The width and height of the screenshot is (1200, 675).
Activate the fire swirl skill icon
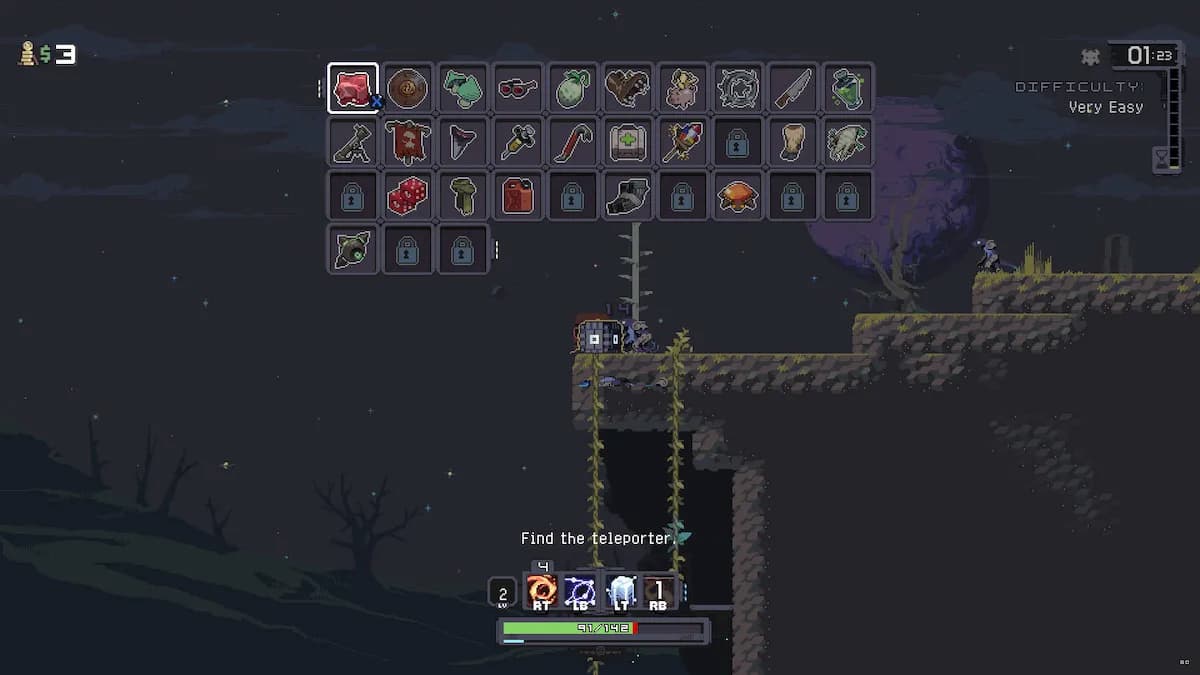(x=543, y=591)
